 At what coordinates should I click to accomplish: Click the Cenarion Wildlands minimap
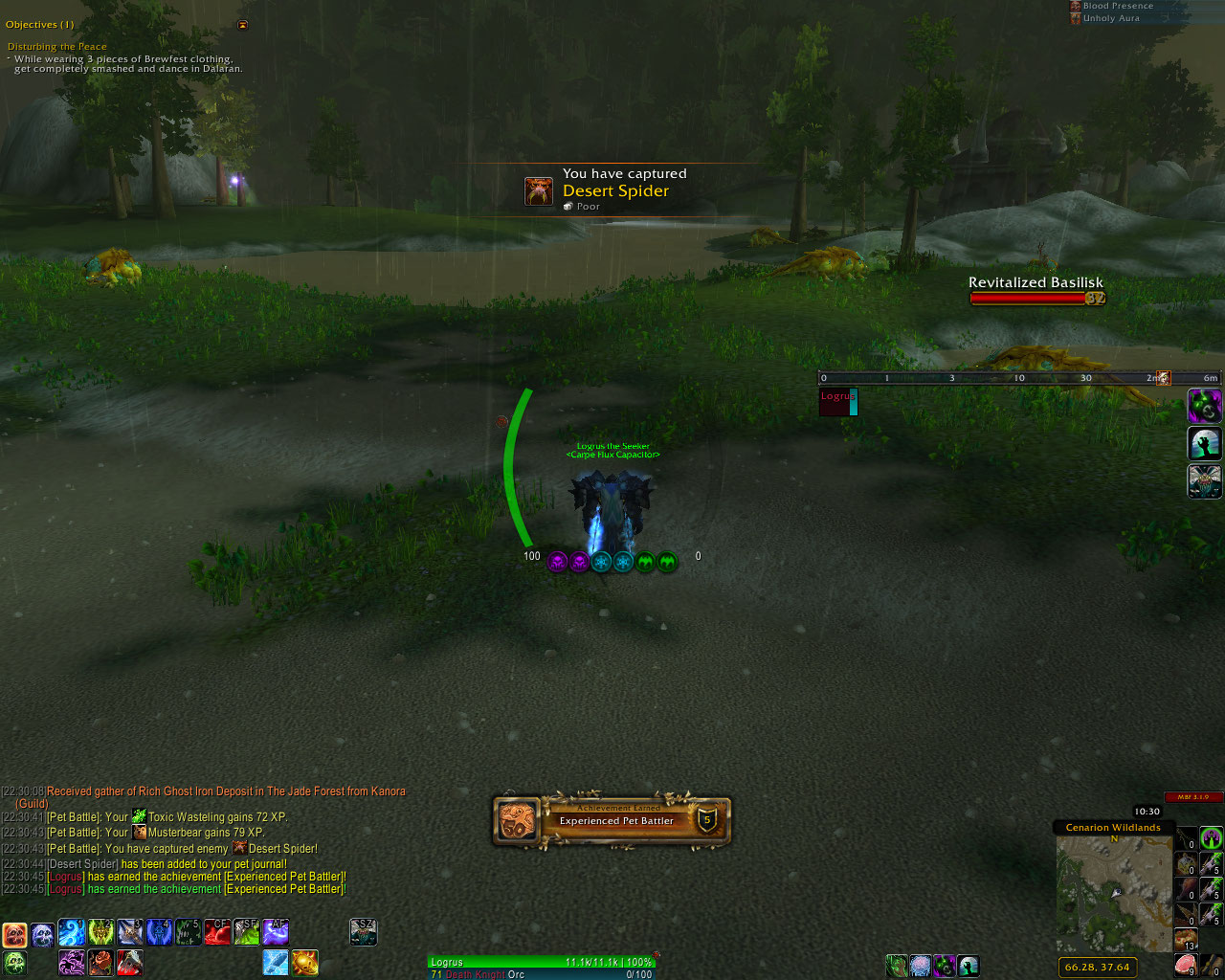tap(1114, 894)
